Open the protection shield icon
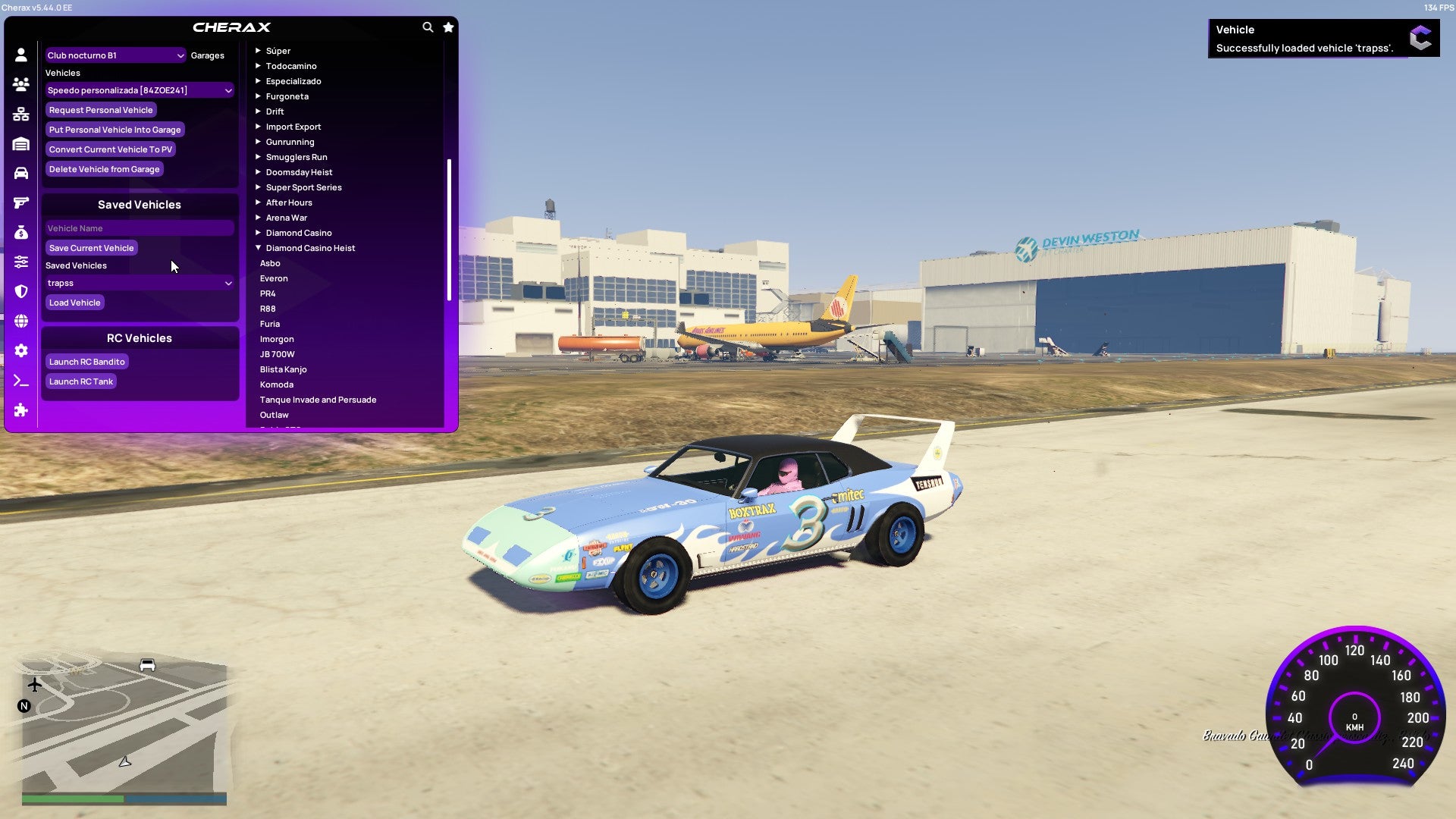 pyautogui.click(x=20, y=291)
